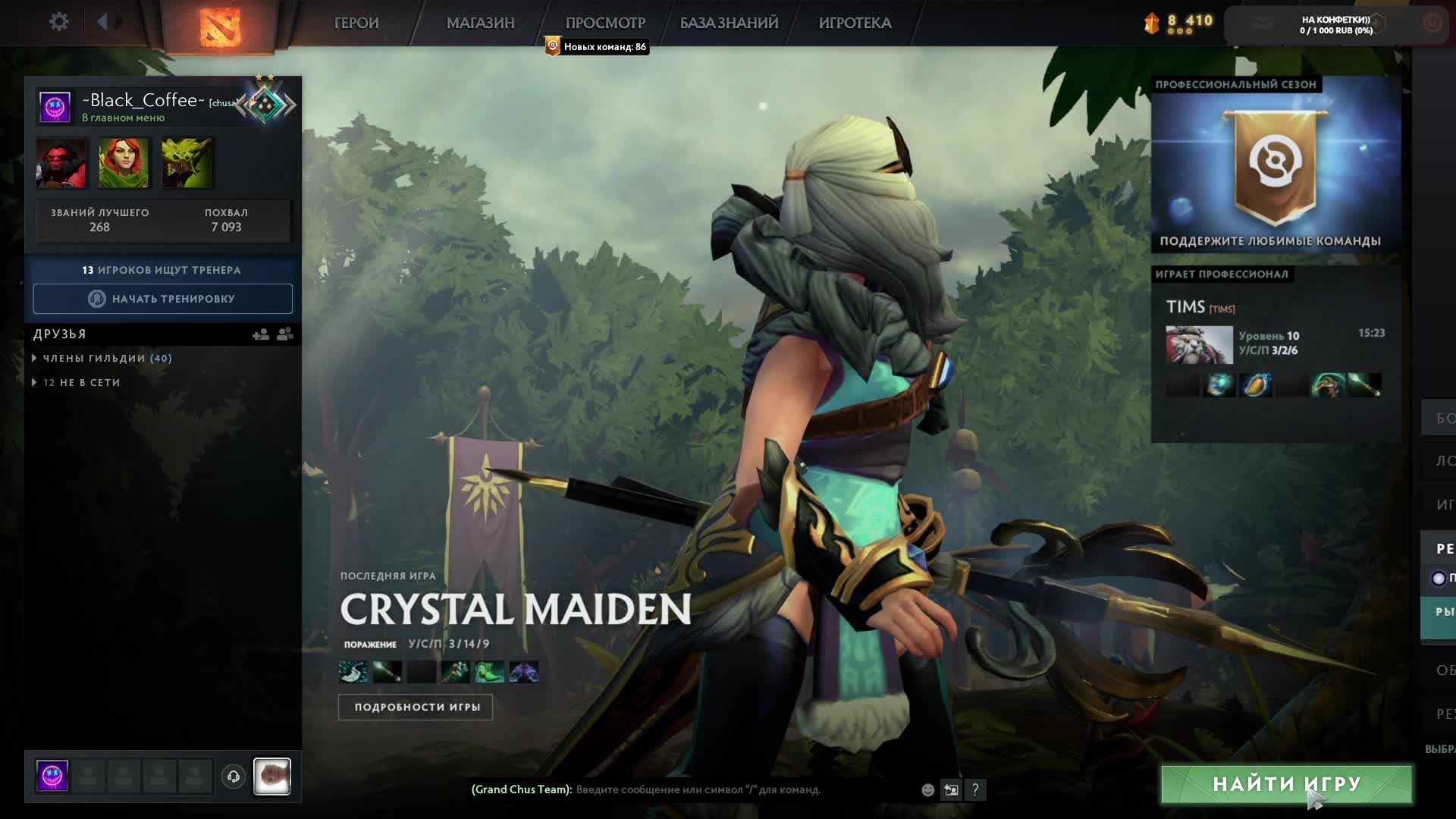The height and width of the screenshot is (819, 1456).
Task: Start coaching with НАЧАТЬ ТРЕНИРОВКУ button
Action: (x=162, y=299)
